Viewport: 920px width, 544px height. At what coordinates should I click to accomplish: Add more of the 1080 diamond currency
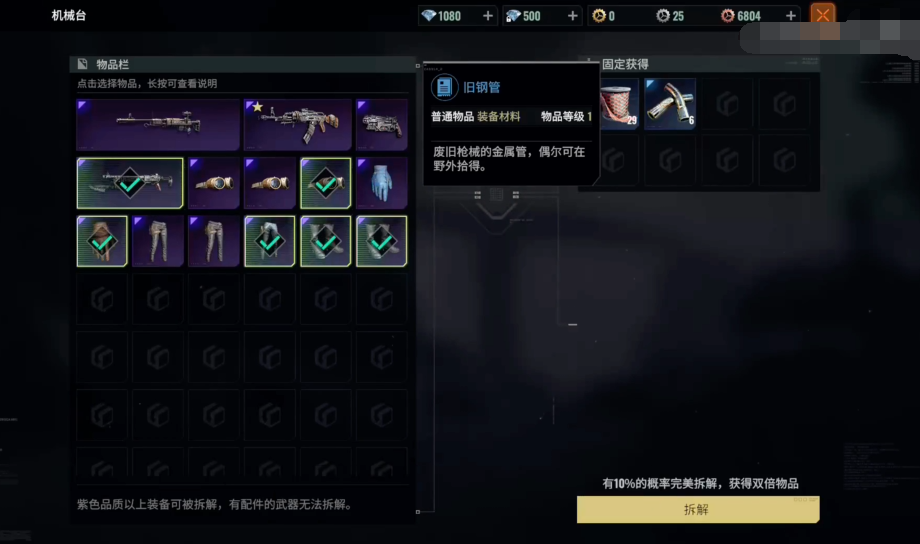(x=488, y=16)
